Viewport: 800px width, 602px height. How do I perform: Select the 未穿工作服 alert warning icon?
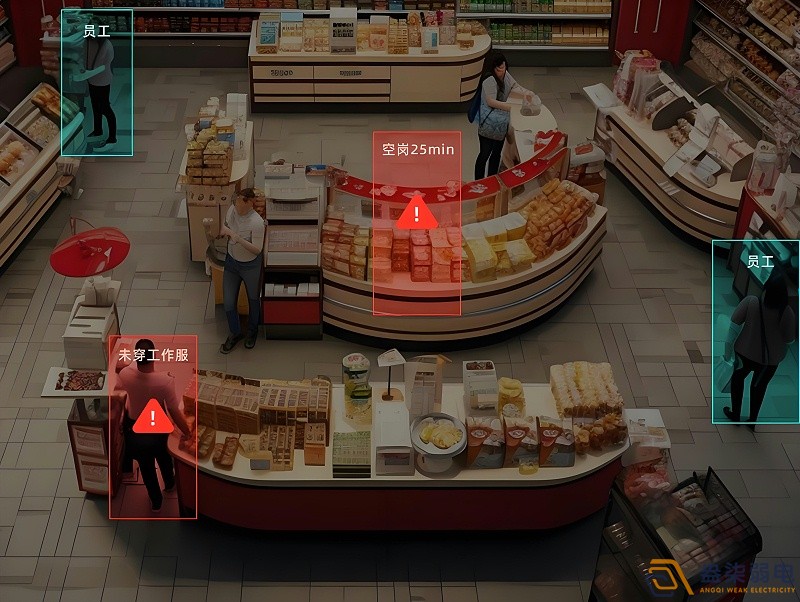point(152,416)
